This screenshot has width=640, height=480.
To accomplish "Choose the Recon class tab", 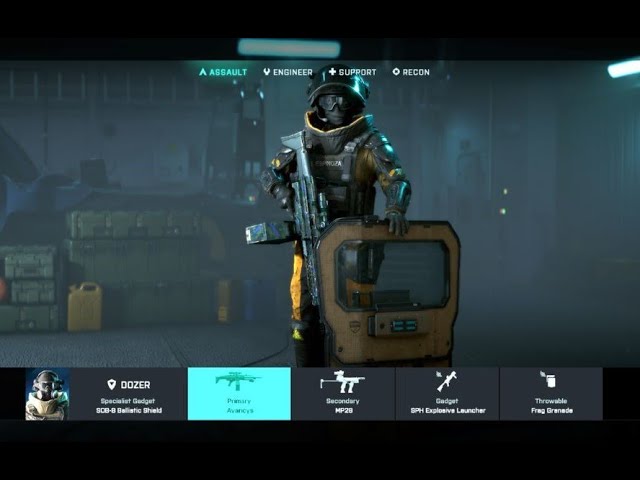I will pyautogui.click(x=411, y=72).
